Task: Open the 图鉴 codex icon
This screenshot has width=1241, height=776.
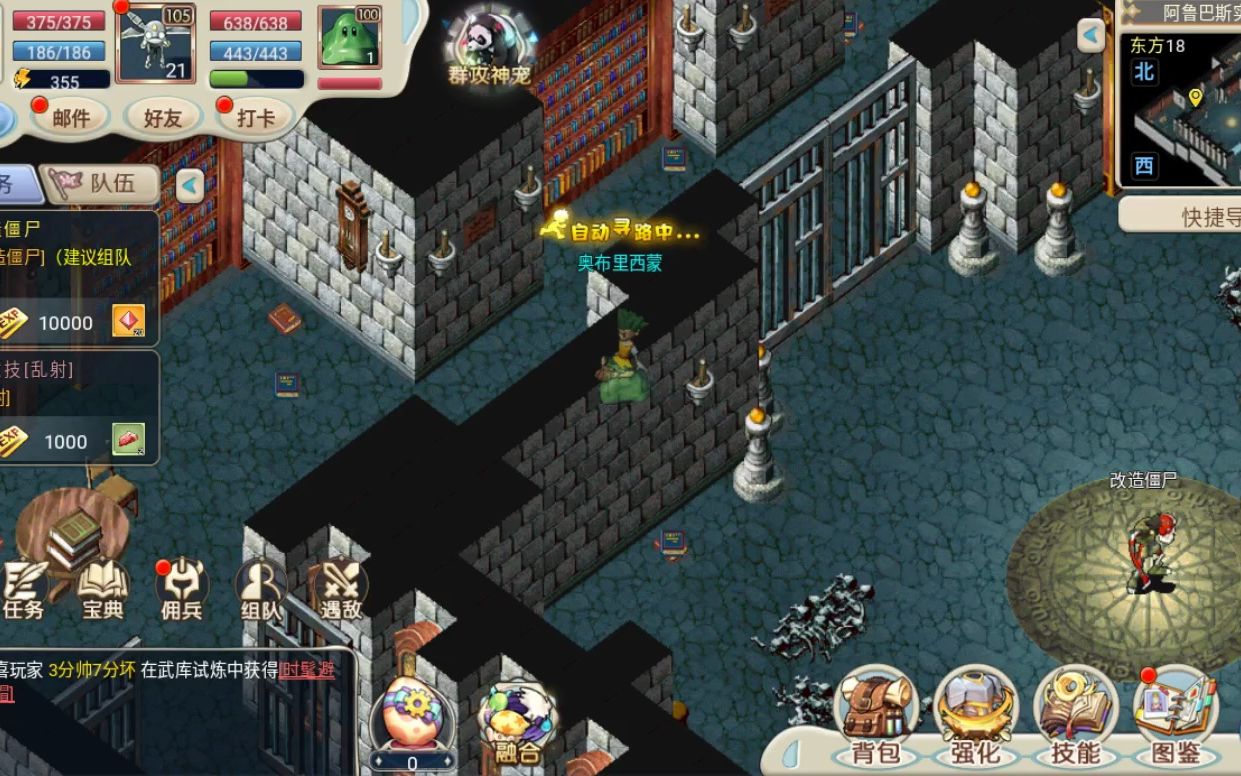Action: pyautogui.click(x=1175, y=717)
